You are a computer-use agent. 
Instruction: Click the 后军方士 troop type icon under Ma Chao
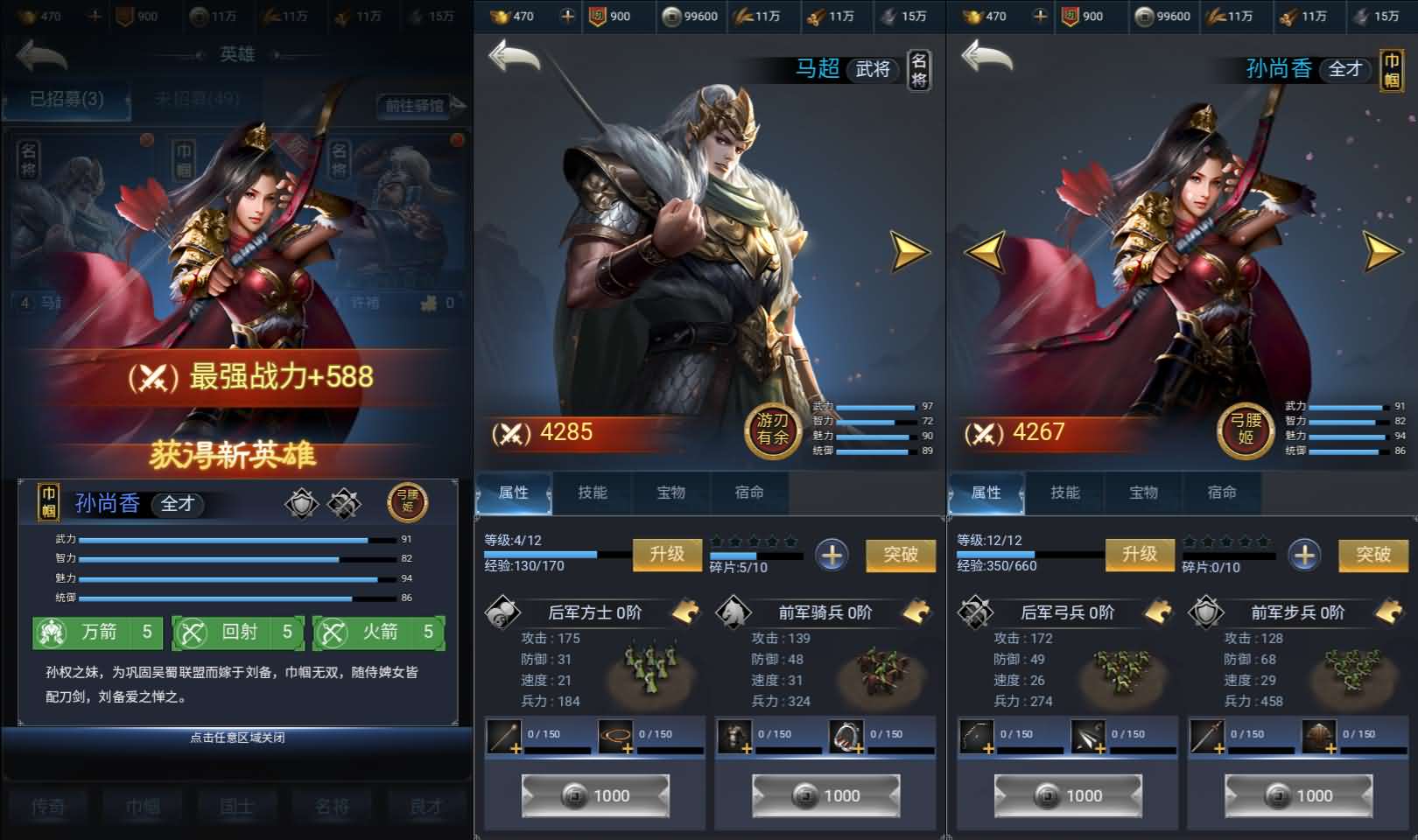(502, 612)
